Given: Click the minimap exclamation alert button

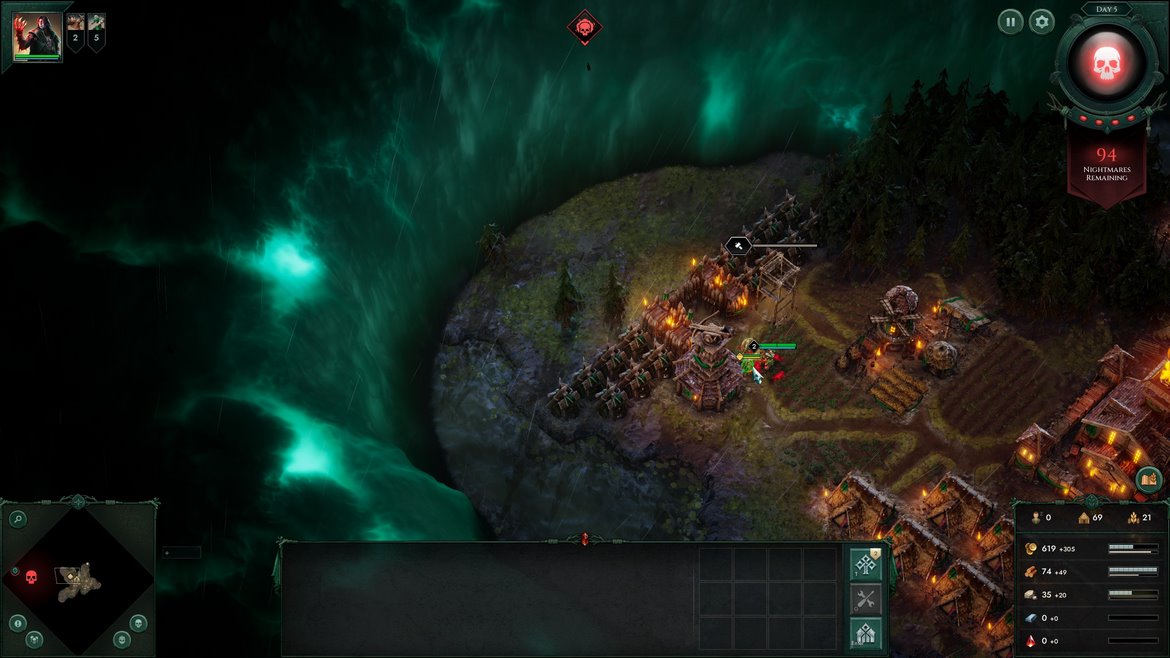Looking at the screenshot, I should pos(17,623).
